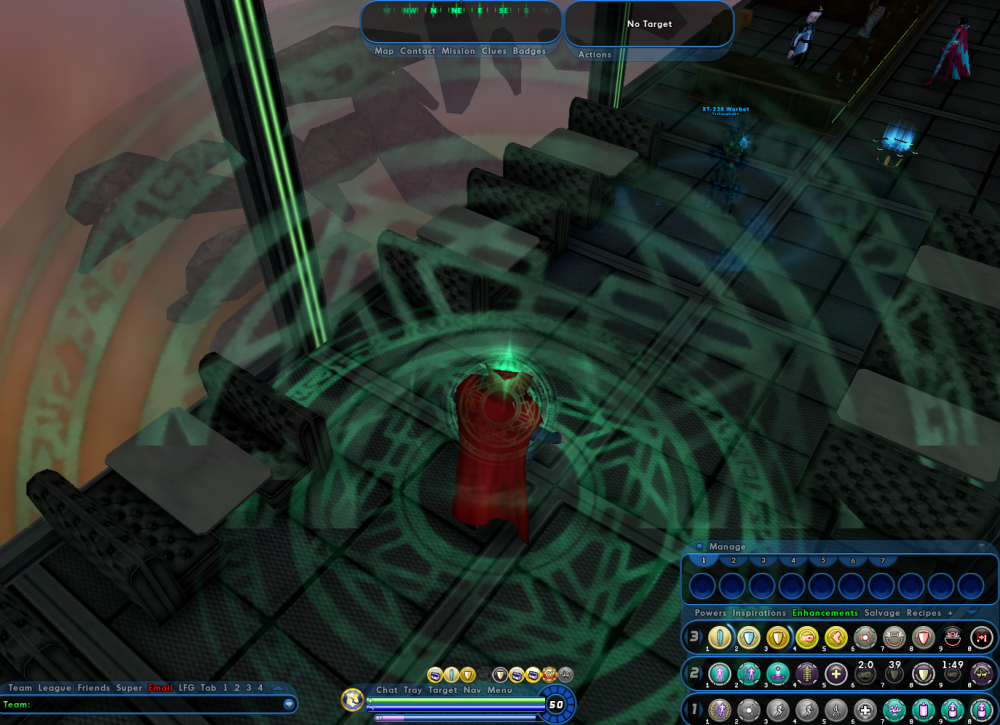The width and height of the screenshot is (1000, 725).
Task: Open the main Menu button
Action: (500, 690)
